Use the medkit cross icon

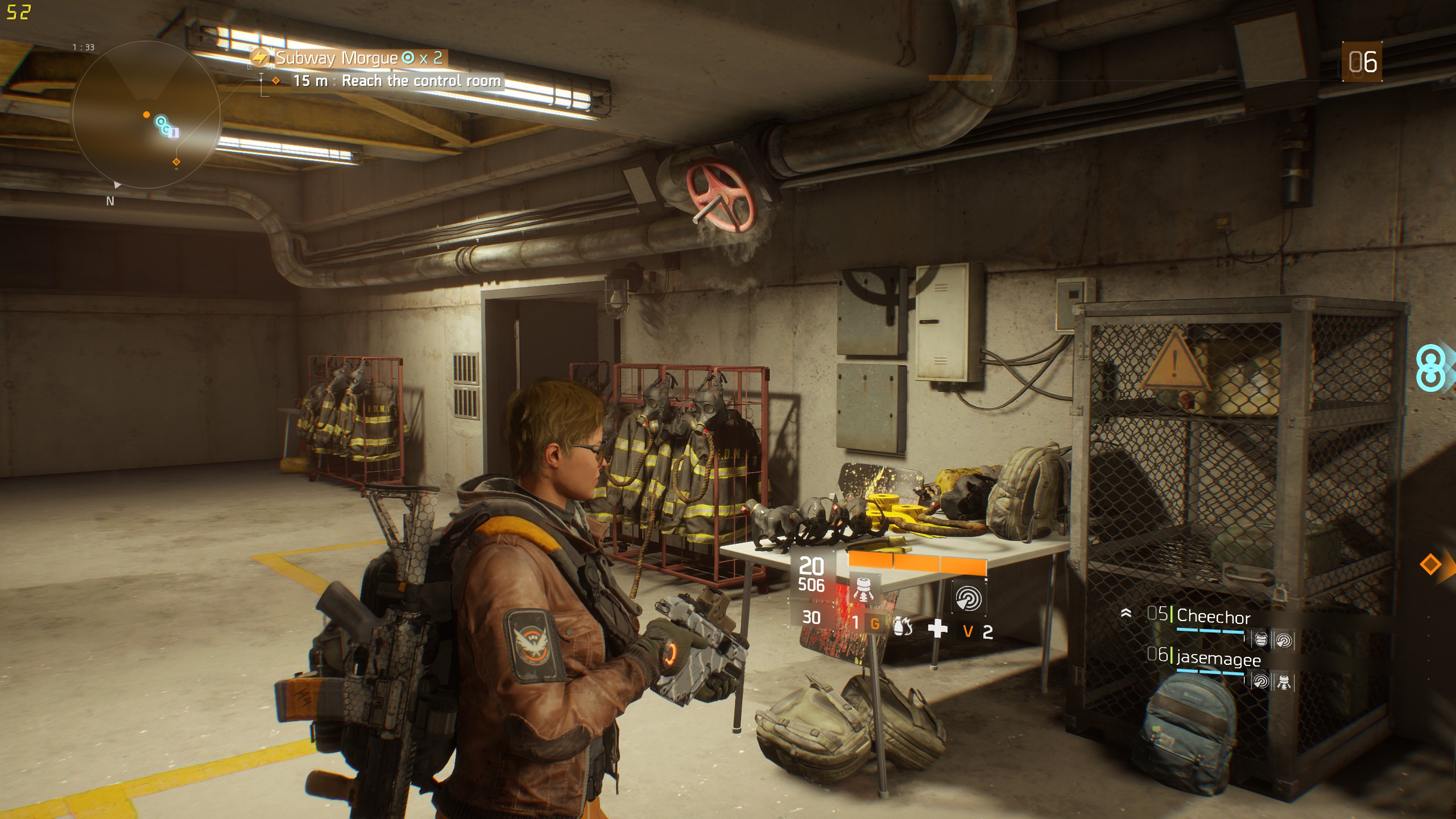click(x=937, y=628)
